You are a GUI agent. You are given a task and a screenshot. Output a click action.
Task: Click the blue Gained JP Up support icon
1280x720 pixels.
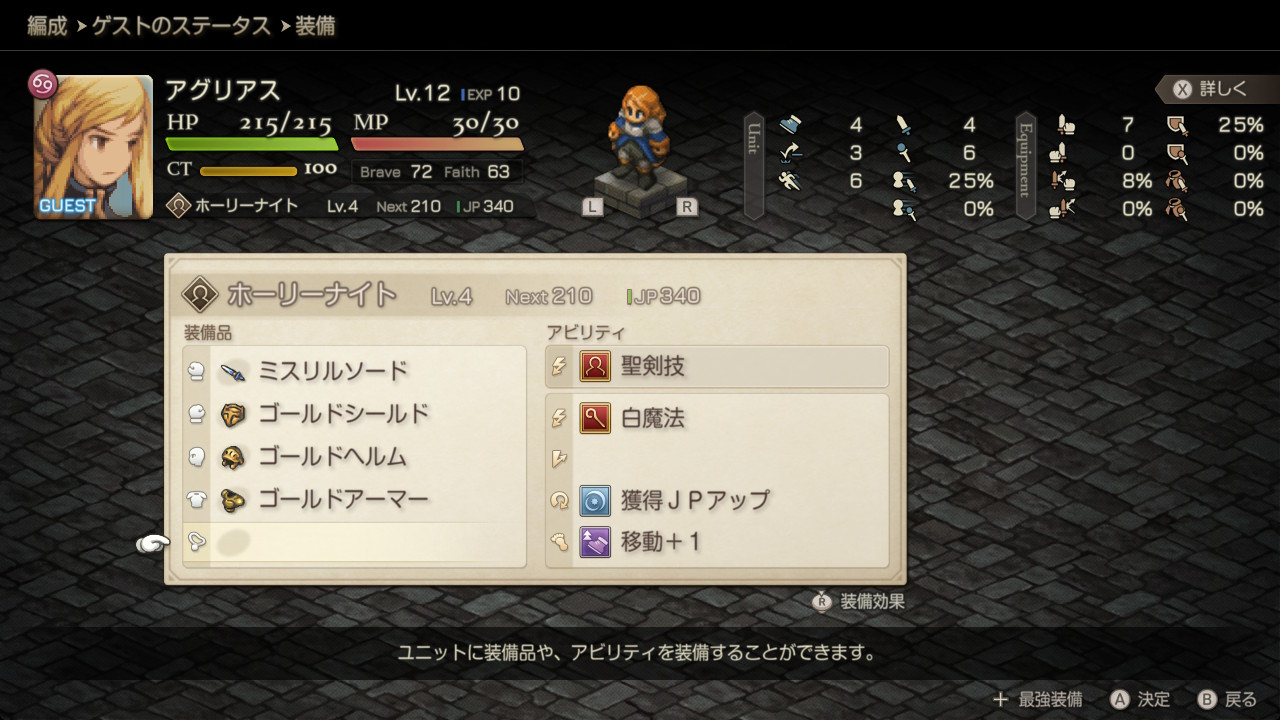(x=594, y=500)
